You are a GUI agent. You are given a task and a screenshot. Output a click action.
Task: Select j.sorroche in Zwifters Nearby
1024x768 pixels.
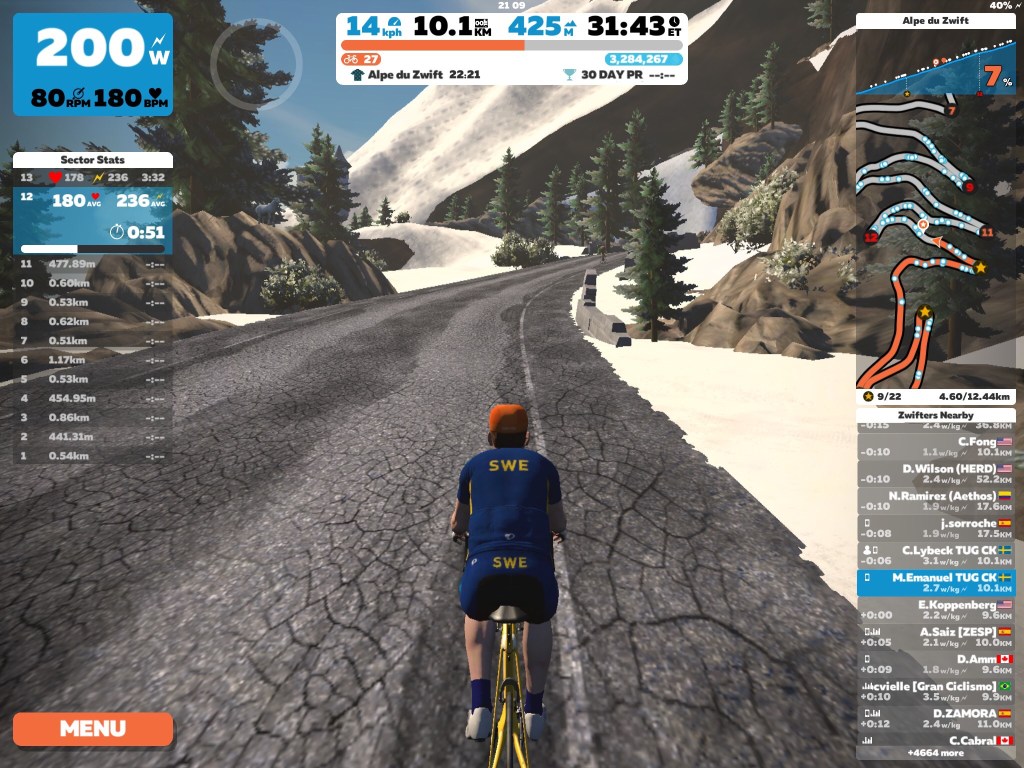coord(935,527)
